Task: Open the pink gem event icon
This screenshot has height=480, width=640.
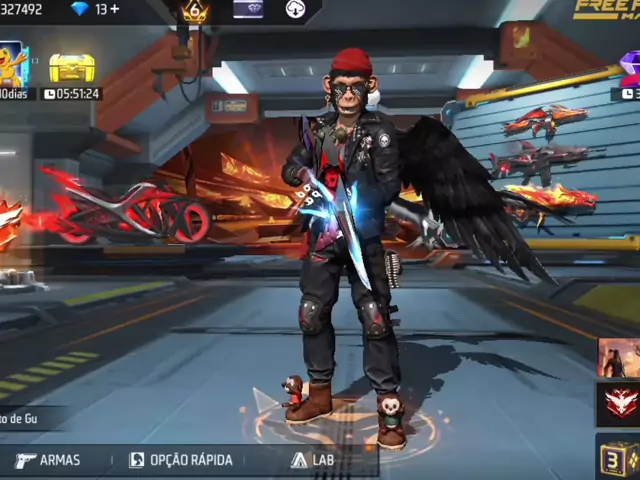Action: tap(630, 66)
